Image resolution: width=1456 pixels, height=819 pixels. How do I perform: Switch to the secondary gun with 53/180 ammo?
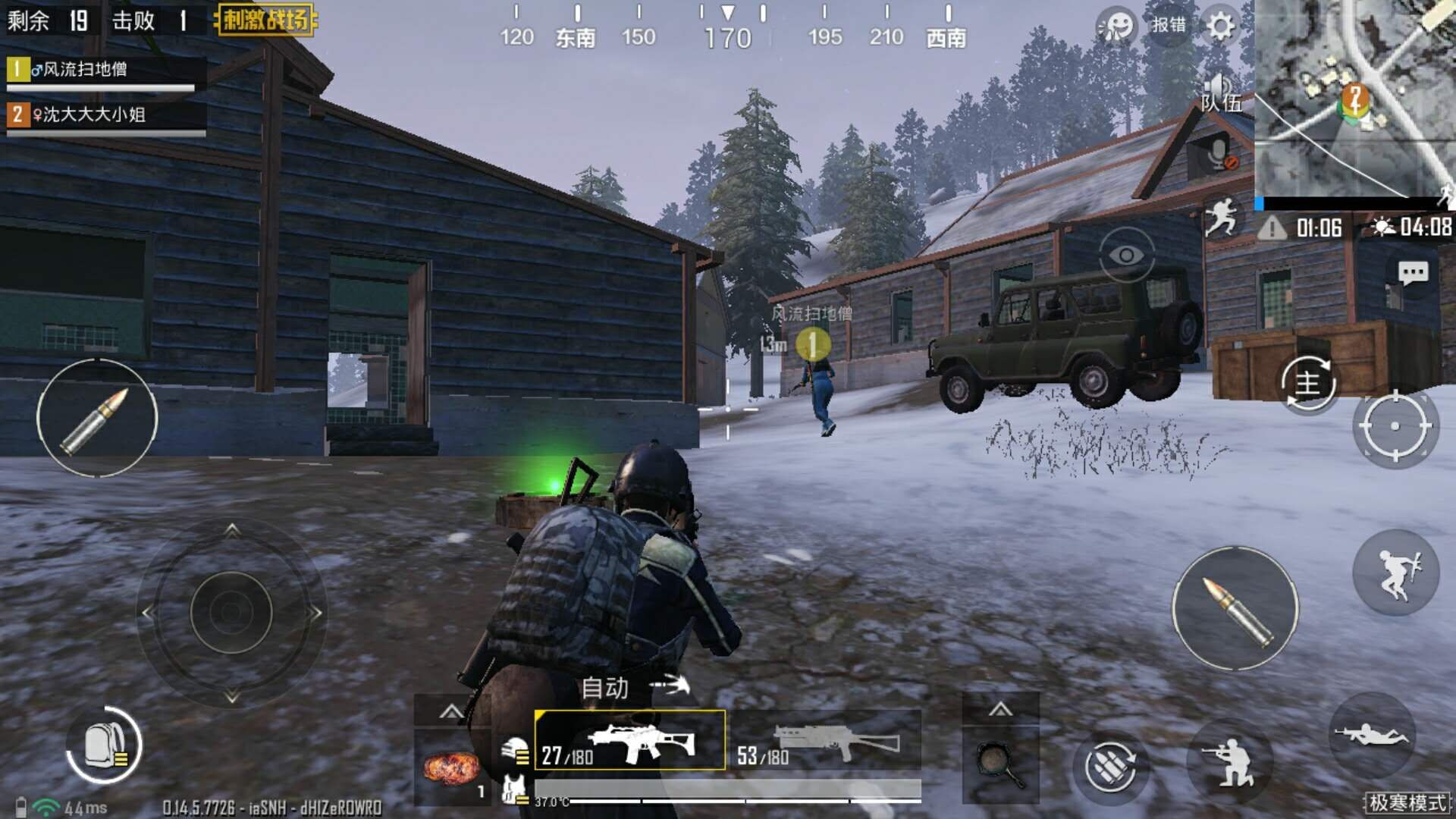click(x=827, y=740)
